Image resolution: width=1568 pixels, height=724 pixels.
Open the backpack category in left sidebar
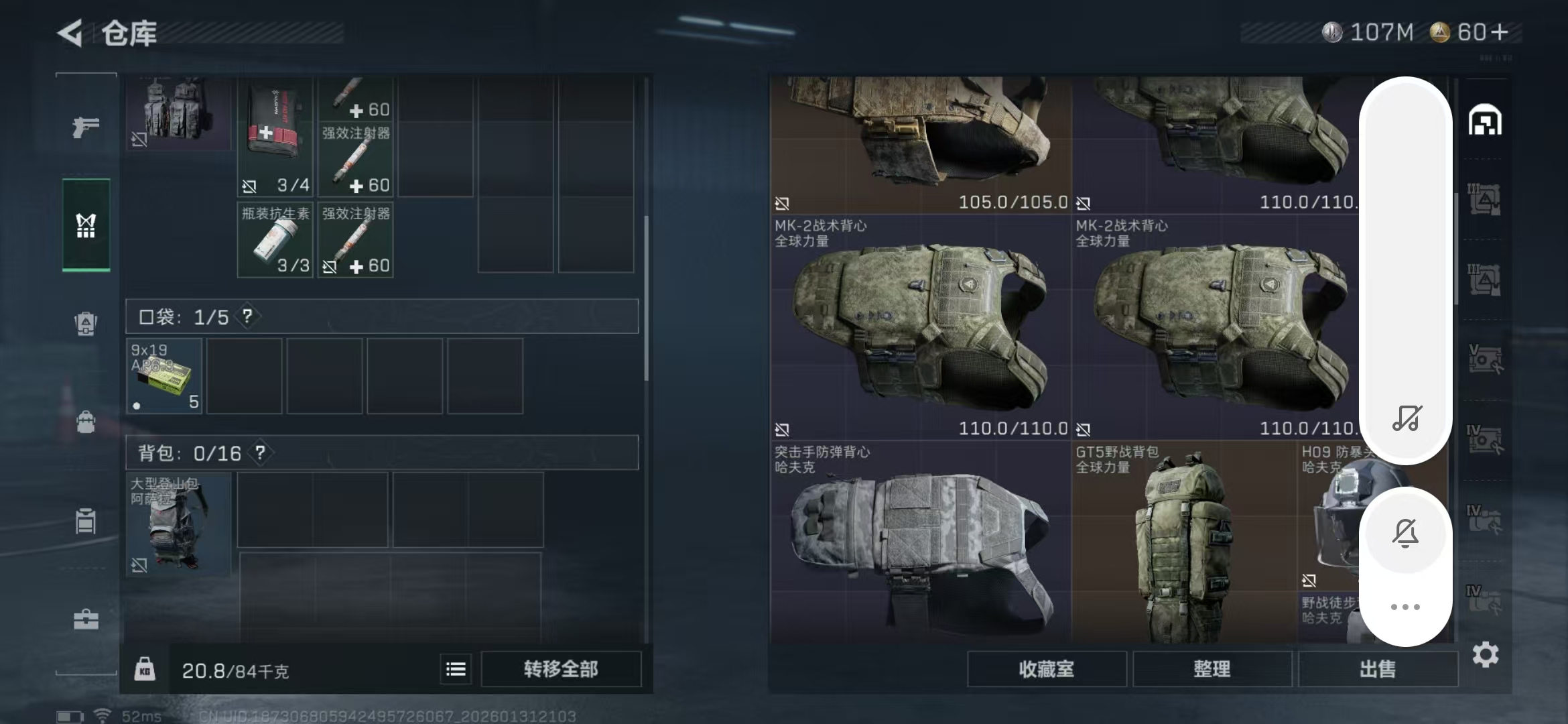[86, 422]
